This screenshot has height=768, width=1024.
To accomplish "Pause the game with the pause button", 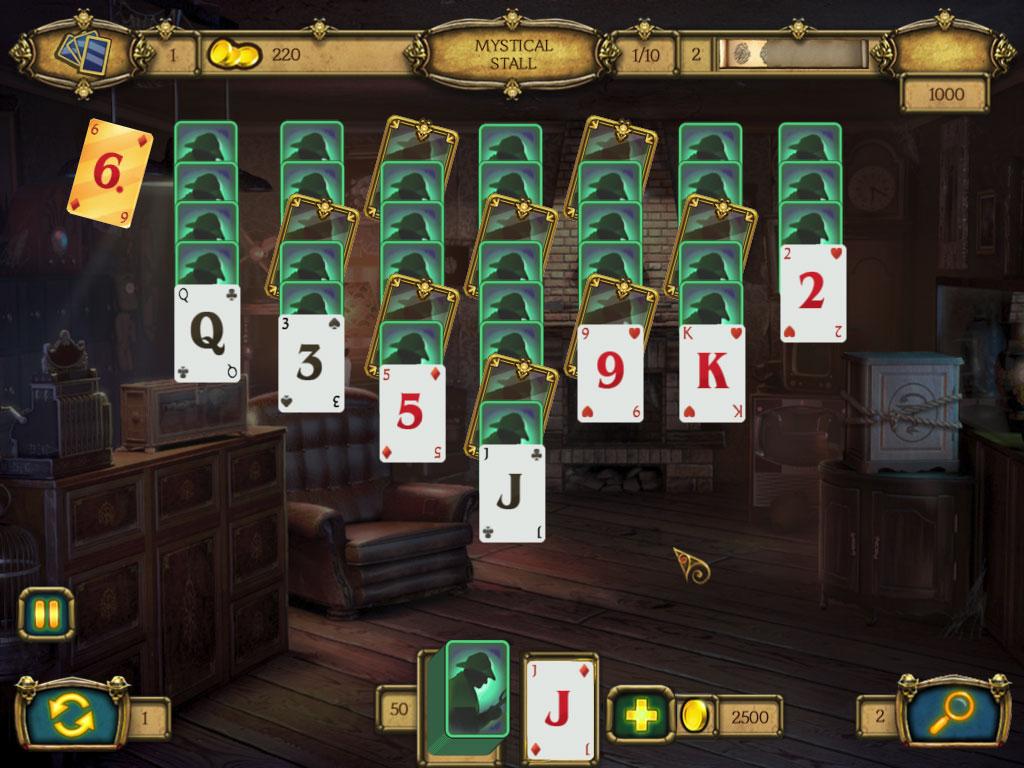I will [x=46, y=613].
